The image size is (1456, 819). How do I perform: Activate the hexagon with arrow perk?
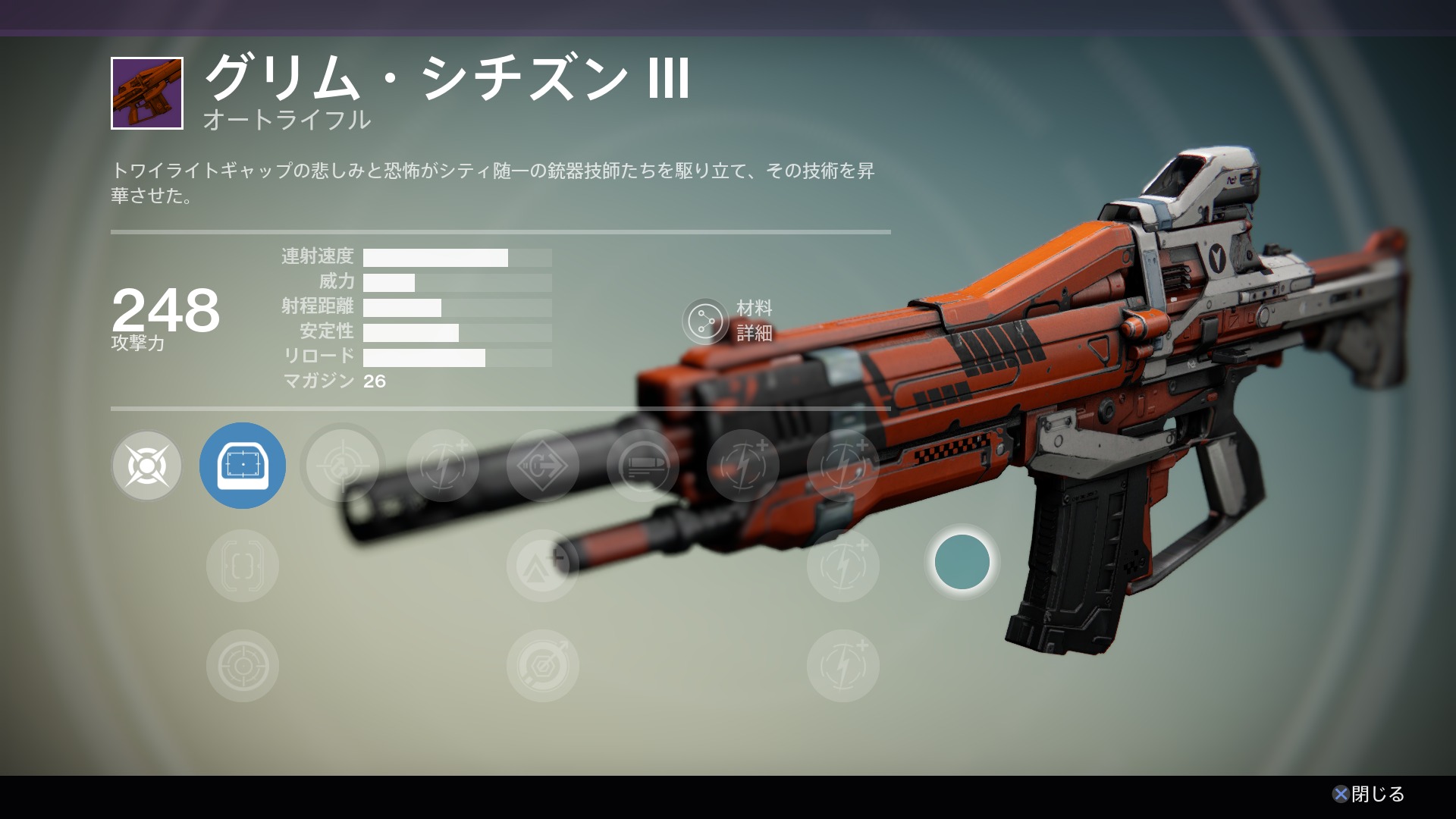point(543,666)
